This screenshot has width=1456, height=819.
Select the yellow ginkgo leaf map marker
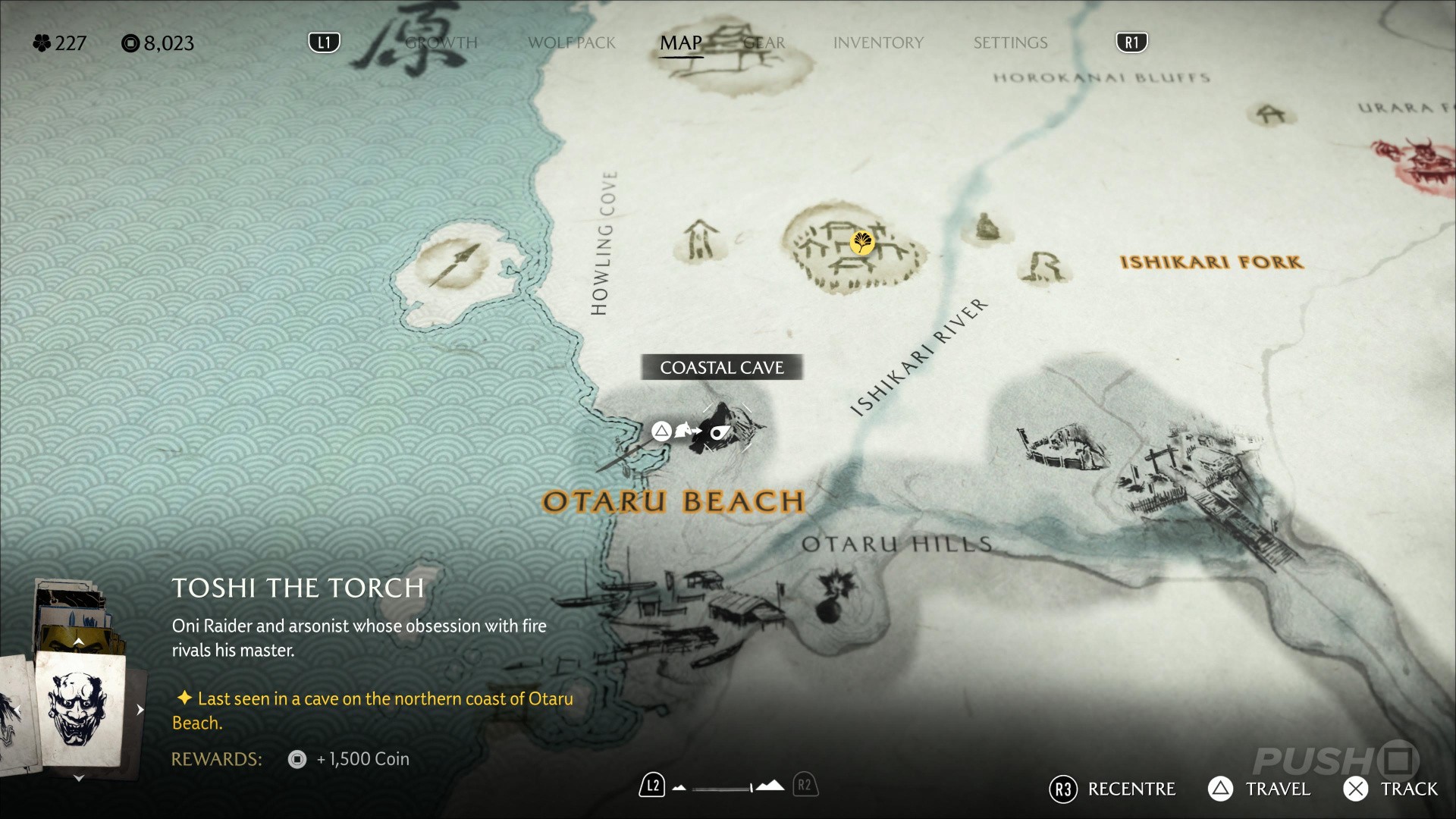(862, 243)
